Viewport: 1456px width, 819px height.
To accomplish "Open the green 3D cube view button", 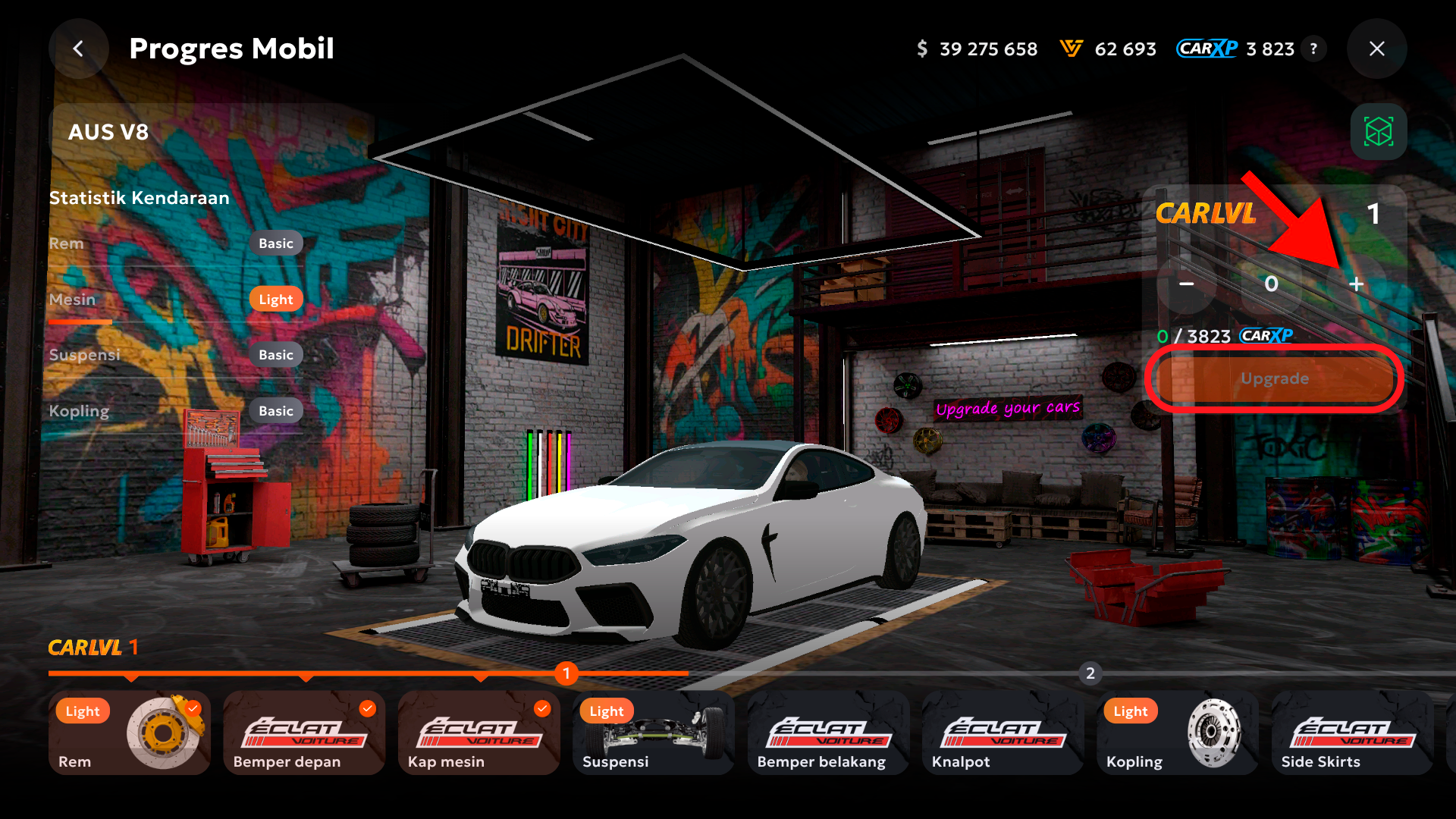I will [x=1378, y=132].
